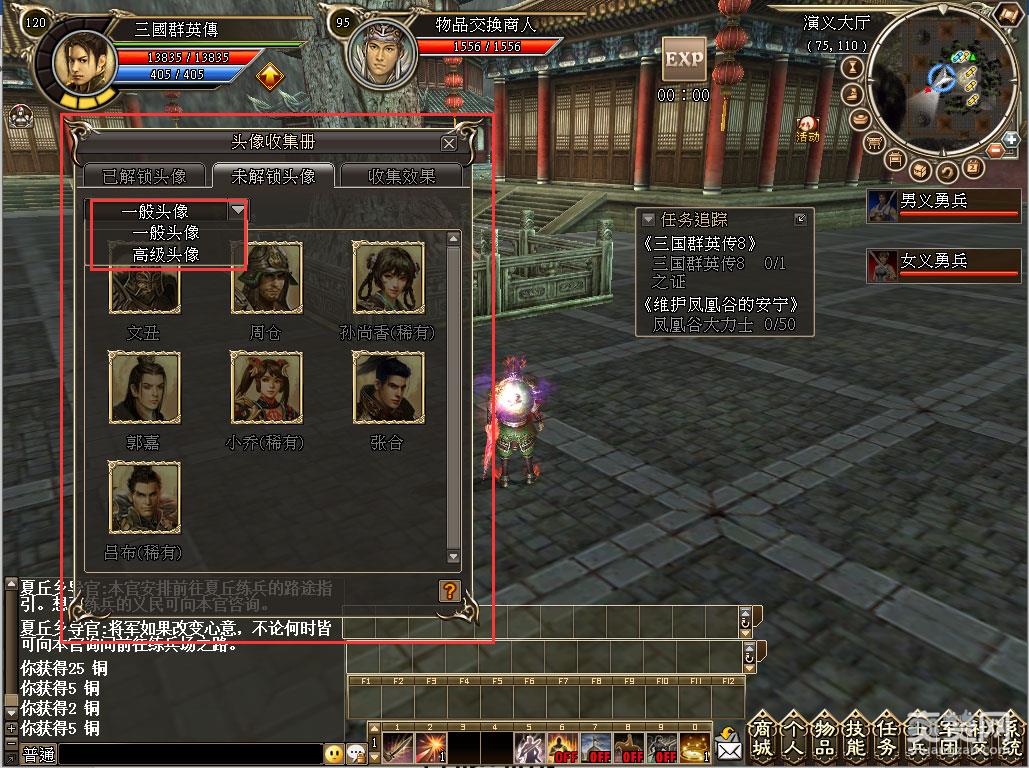
Task: Choose the 张合 portrait
Action: coord(388,387)
